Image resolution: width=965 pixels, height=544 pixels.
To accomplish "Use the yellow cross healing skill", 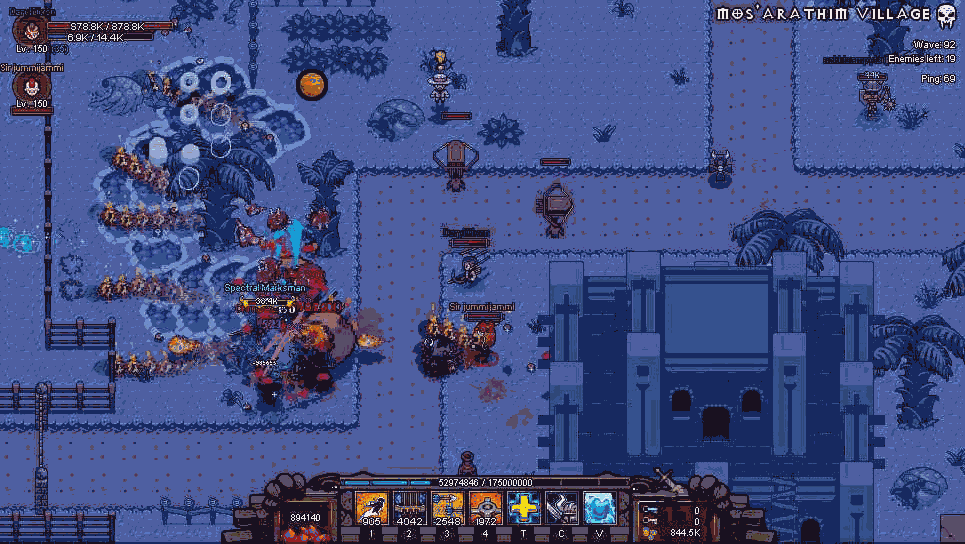I will (524, 509).
